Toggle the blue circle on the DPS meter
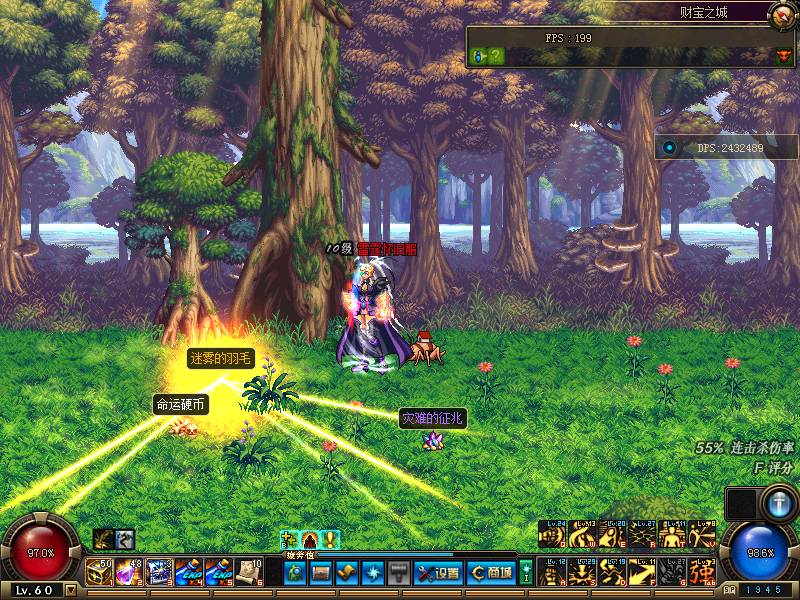This screenshot has width=800, height=600. point(669,148)
